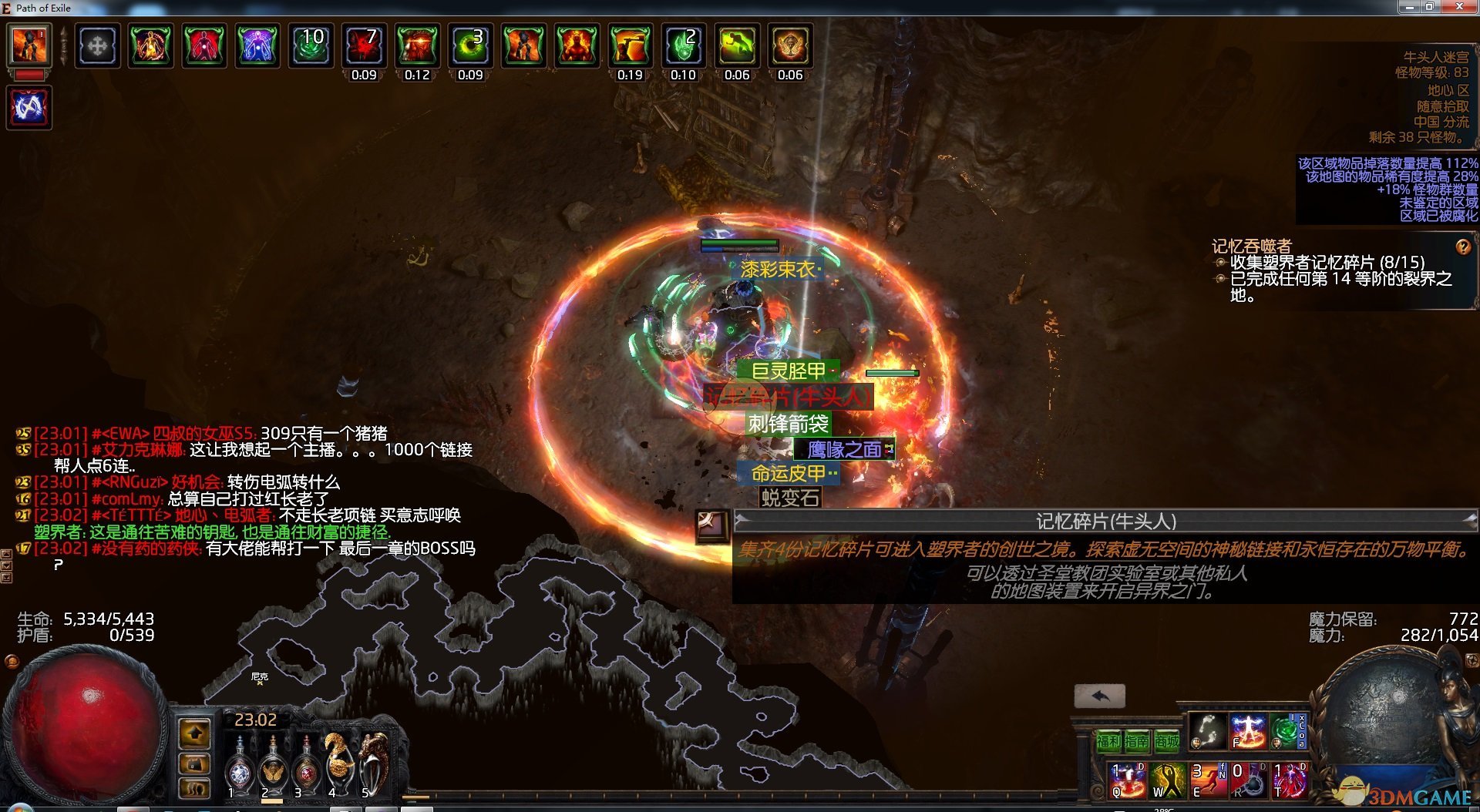Close the Path of Exile window

(x=1458, y=7)
